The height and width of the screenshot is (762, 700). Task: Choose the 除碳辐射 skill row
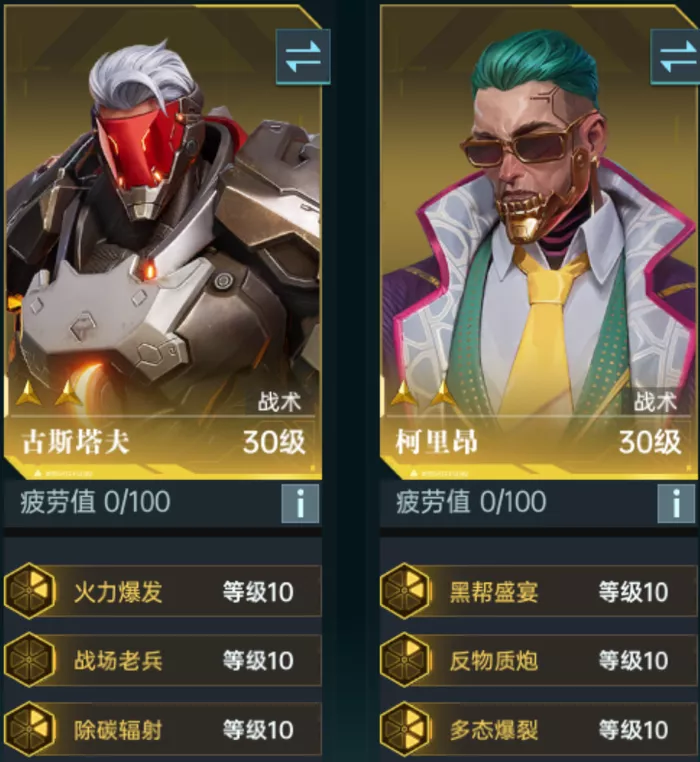162,729
